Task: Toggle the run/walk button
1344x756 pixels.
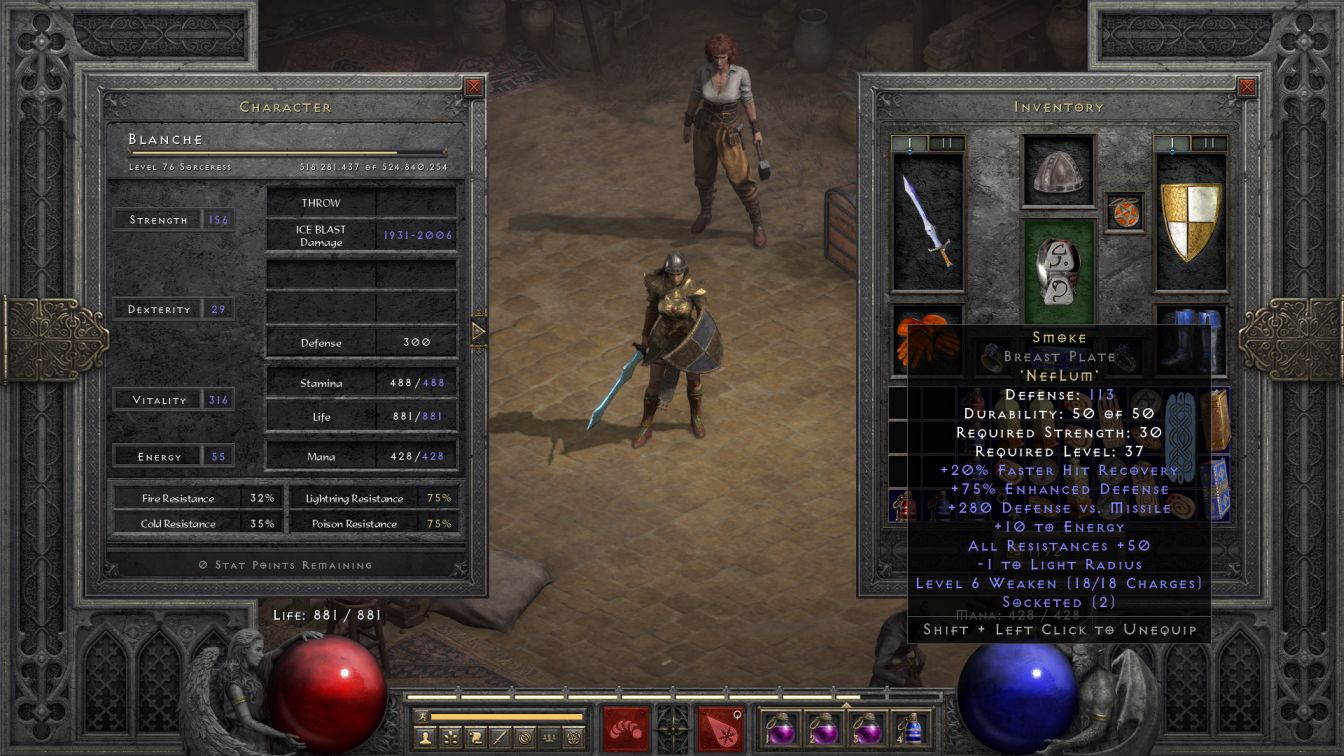Action: (421, 716)
